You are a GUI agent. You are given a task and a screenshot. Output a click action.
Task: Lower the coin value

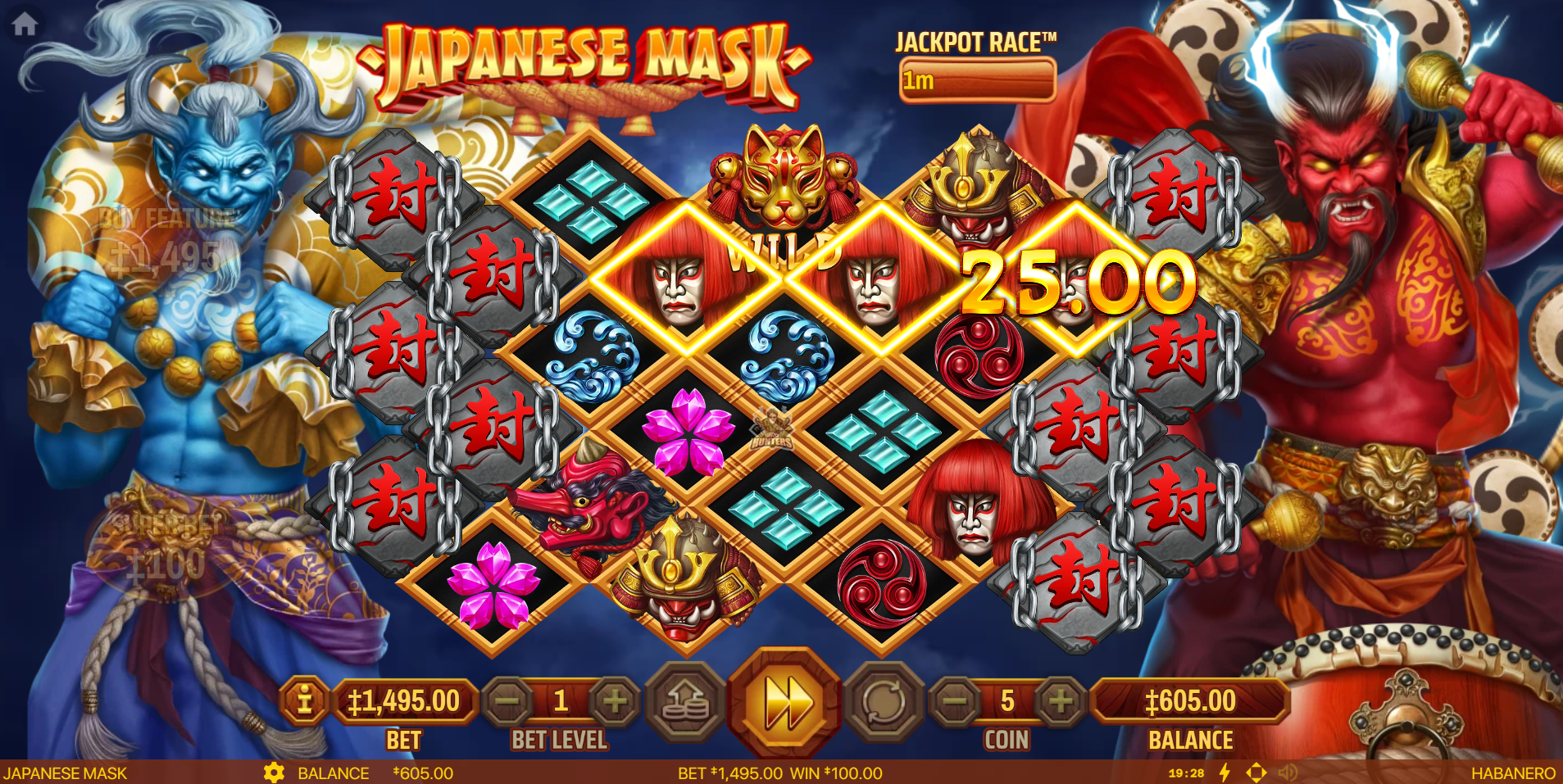pos(955,701)
